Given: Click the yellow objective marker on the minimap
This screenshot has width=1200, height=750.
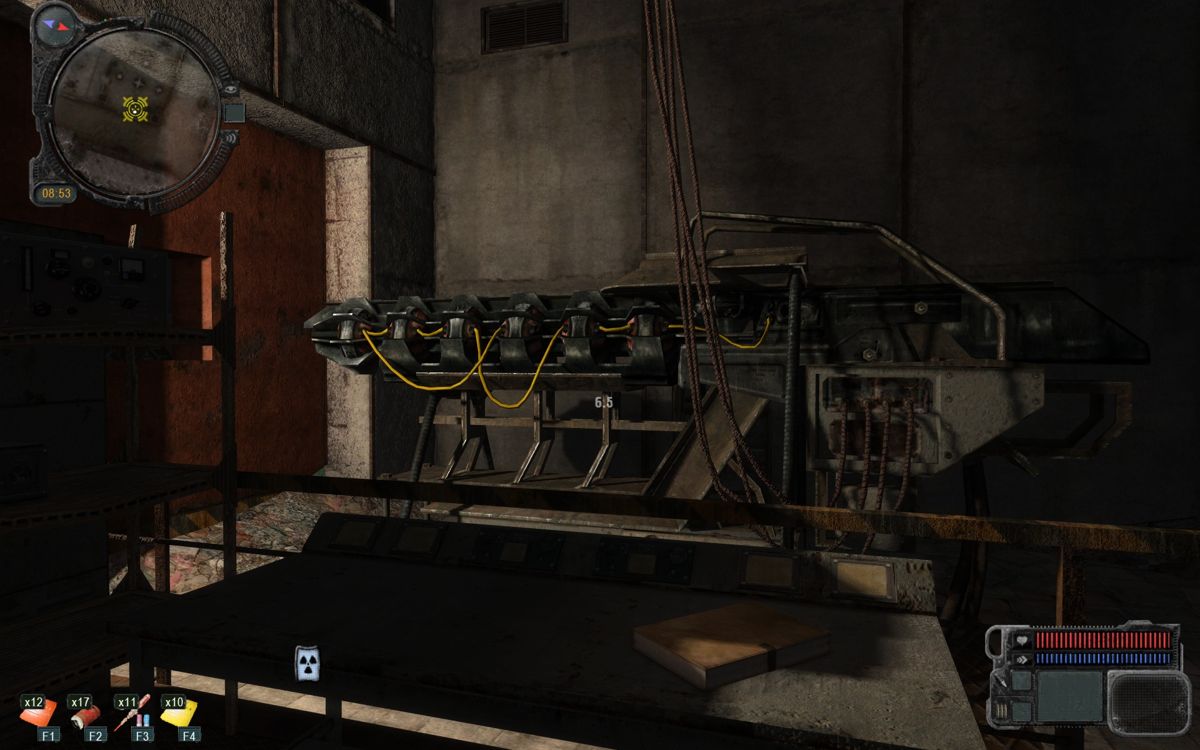Looking at the screenshot, I should click(x=135, y=107).
